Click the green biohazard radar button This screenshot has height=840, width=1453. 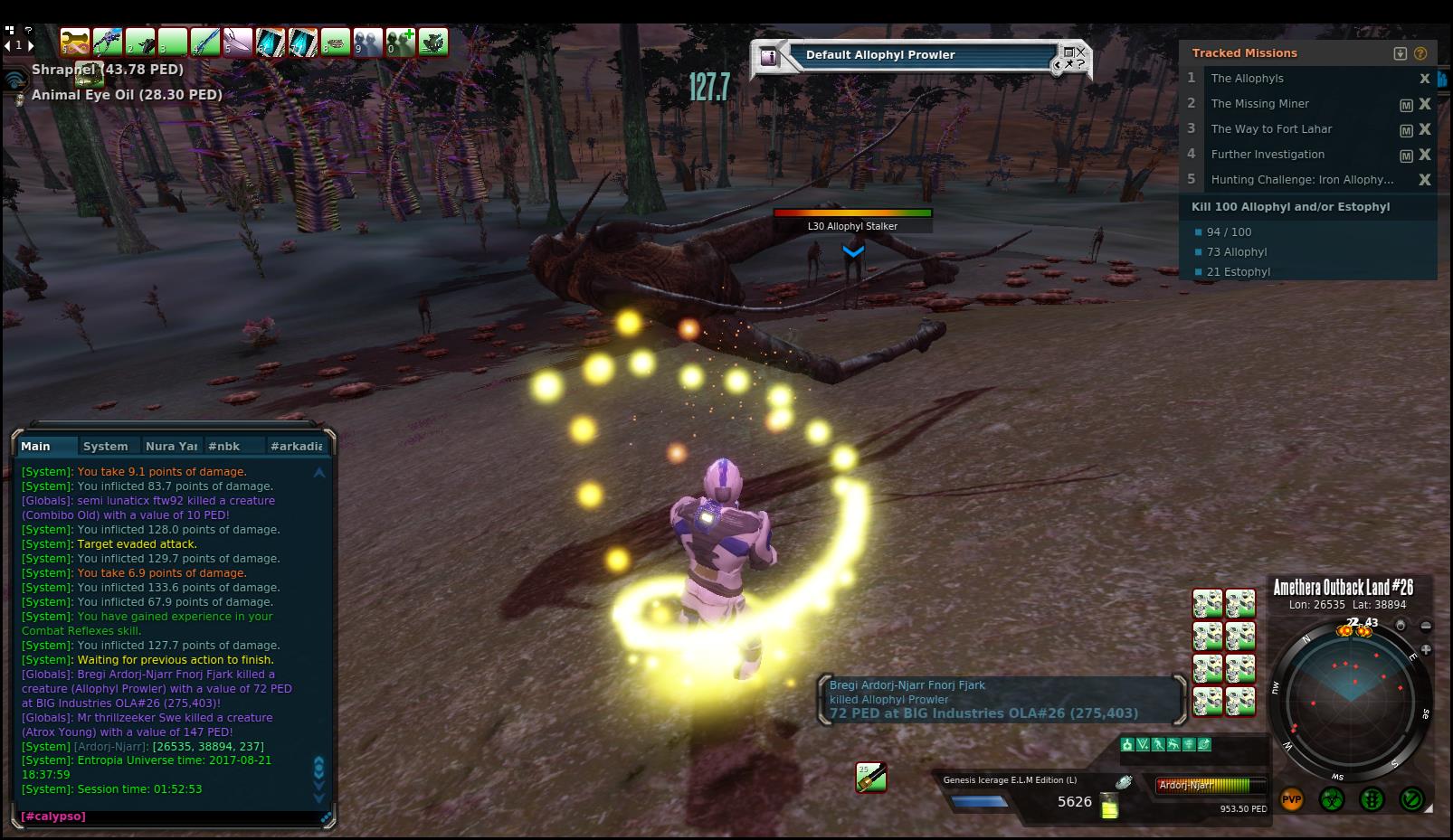click(x=1332, y=799)
